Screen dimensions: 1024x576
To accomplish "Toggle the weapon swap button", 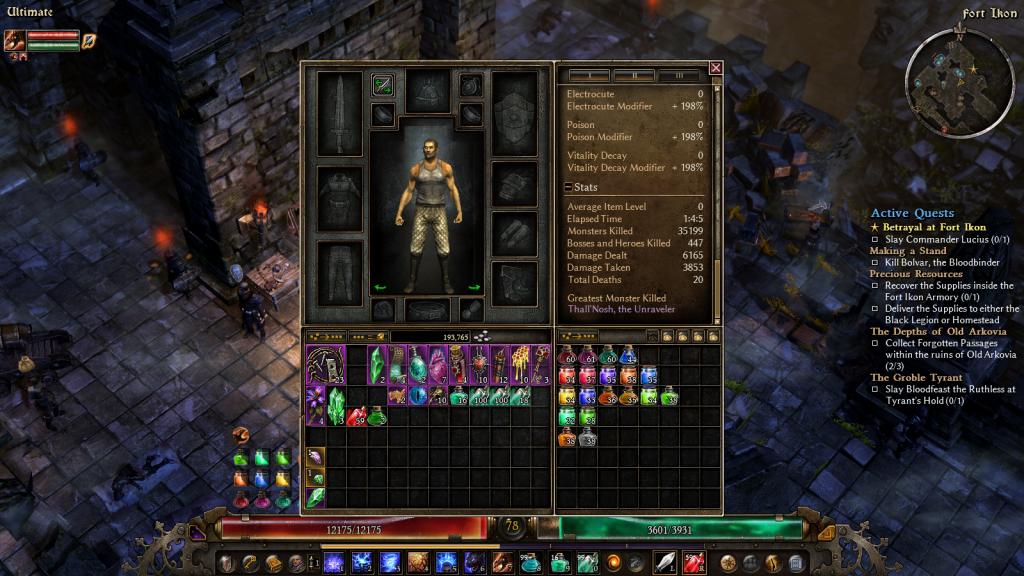I will (382, 86).
